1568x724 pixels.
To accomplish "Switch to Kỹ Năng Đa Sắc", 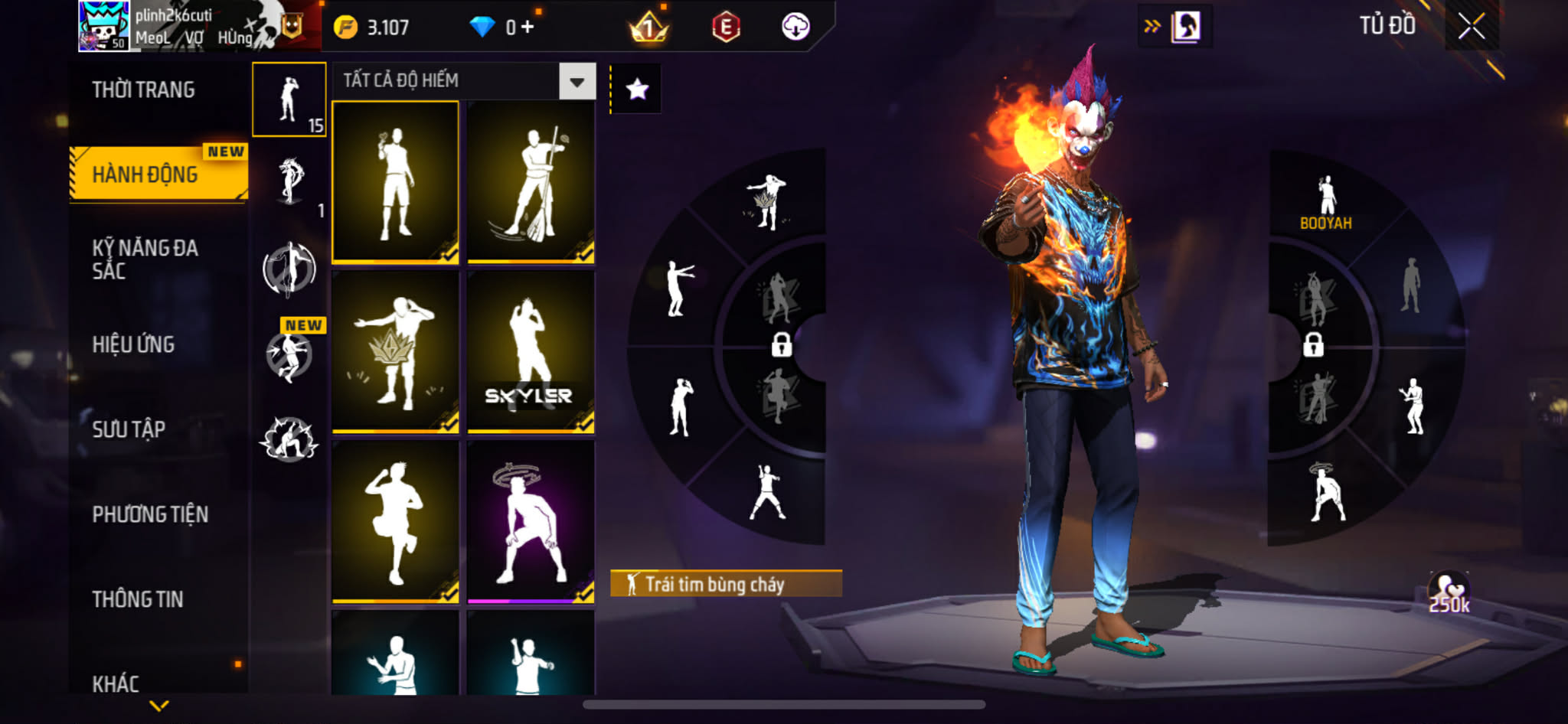I will tap(145, 259).
